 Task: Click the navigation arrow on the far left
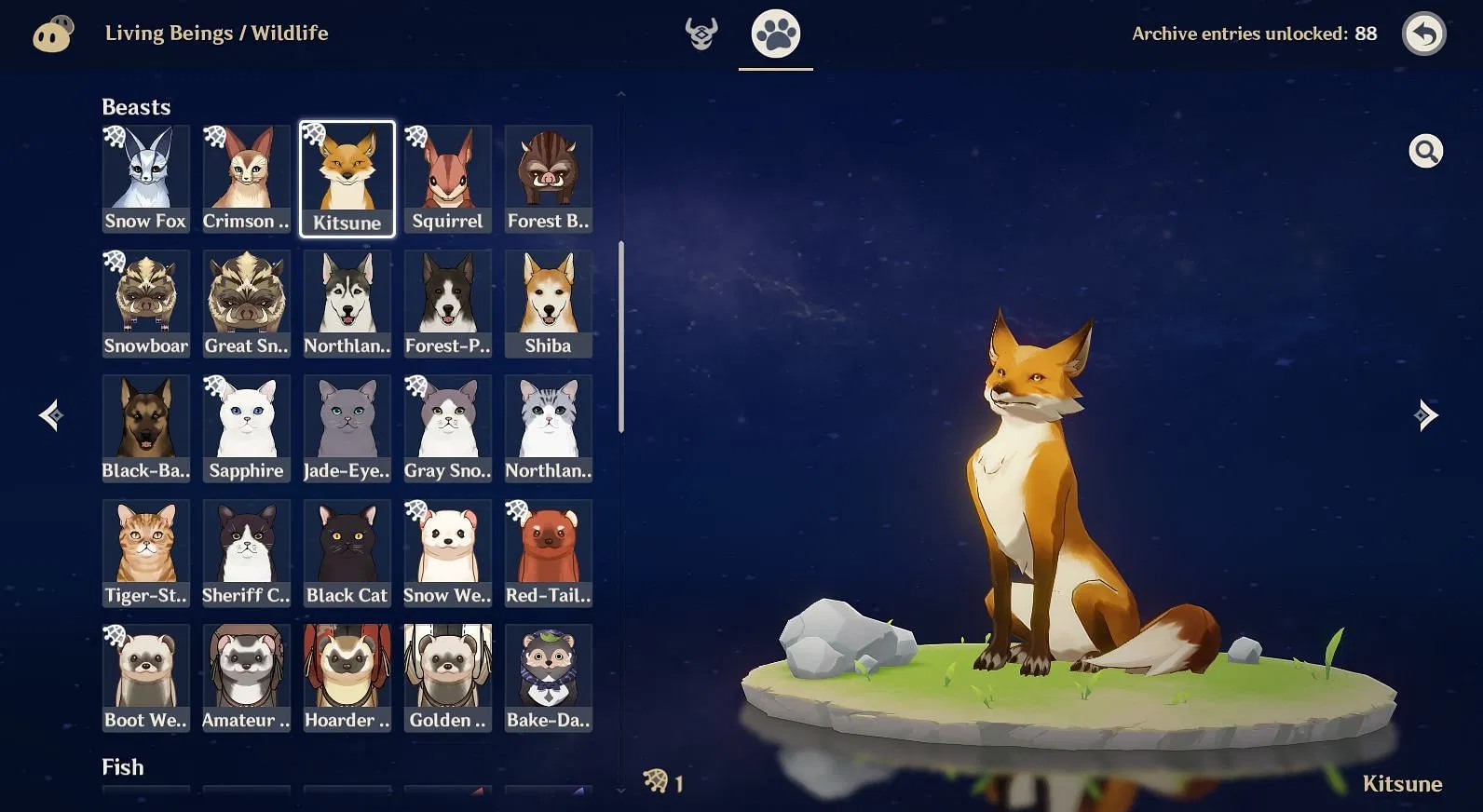(50, 415)
